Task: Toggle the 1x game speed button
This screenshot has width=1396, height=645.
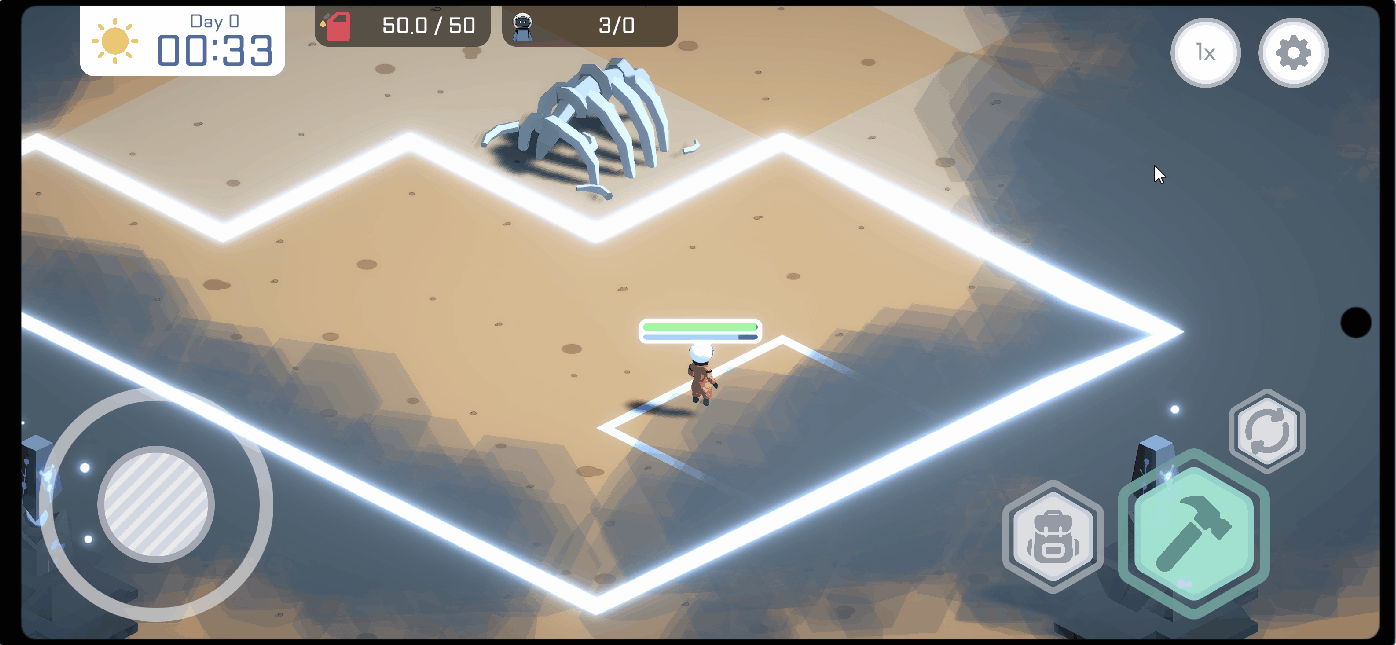Action: tap(1206, 53)
